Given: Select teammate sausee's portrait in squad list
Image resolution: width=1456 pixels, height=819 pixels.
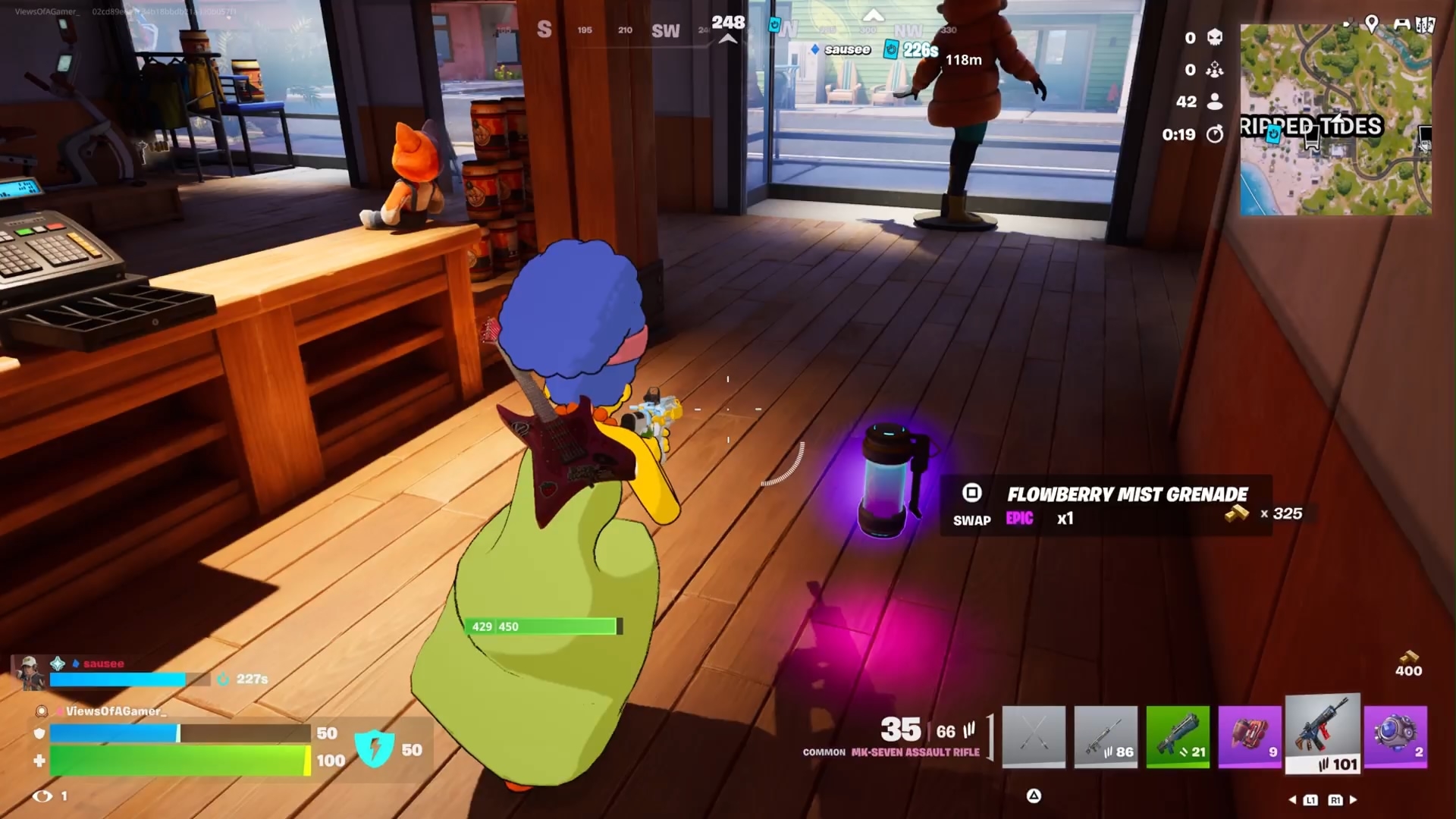Looking at the screenshot, I should 30,673.
